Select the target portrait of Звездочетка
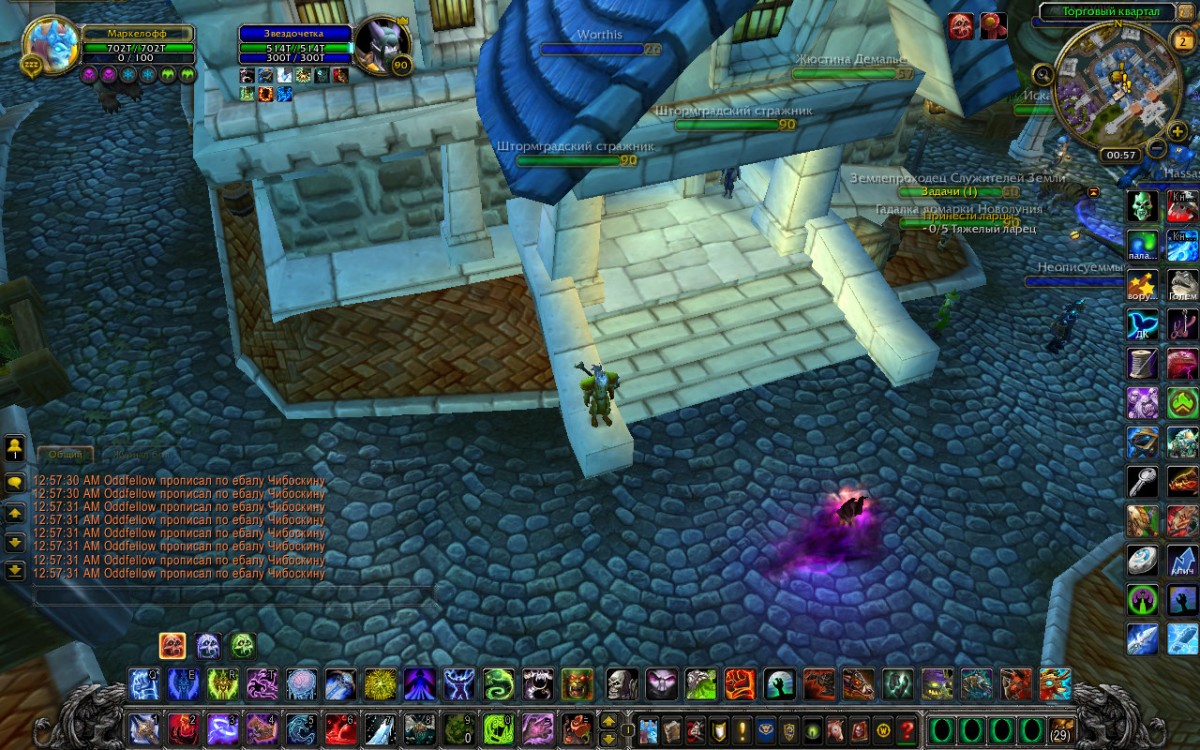 coord(381,44)
